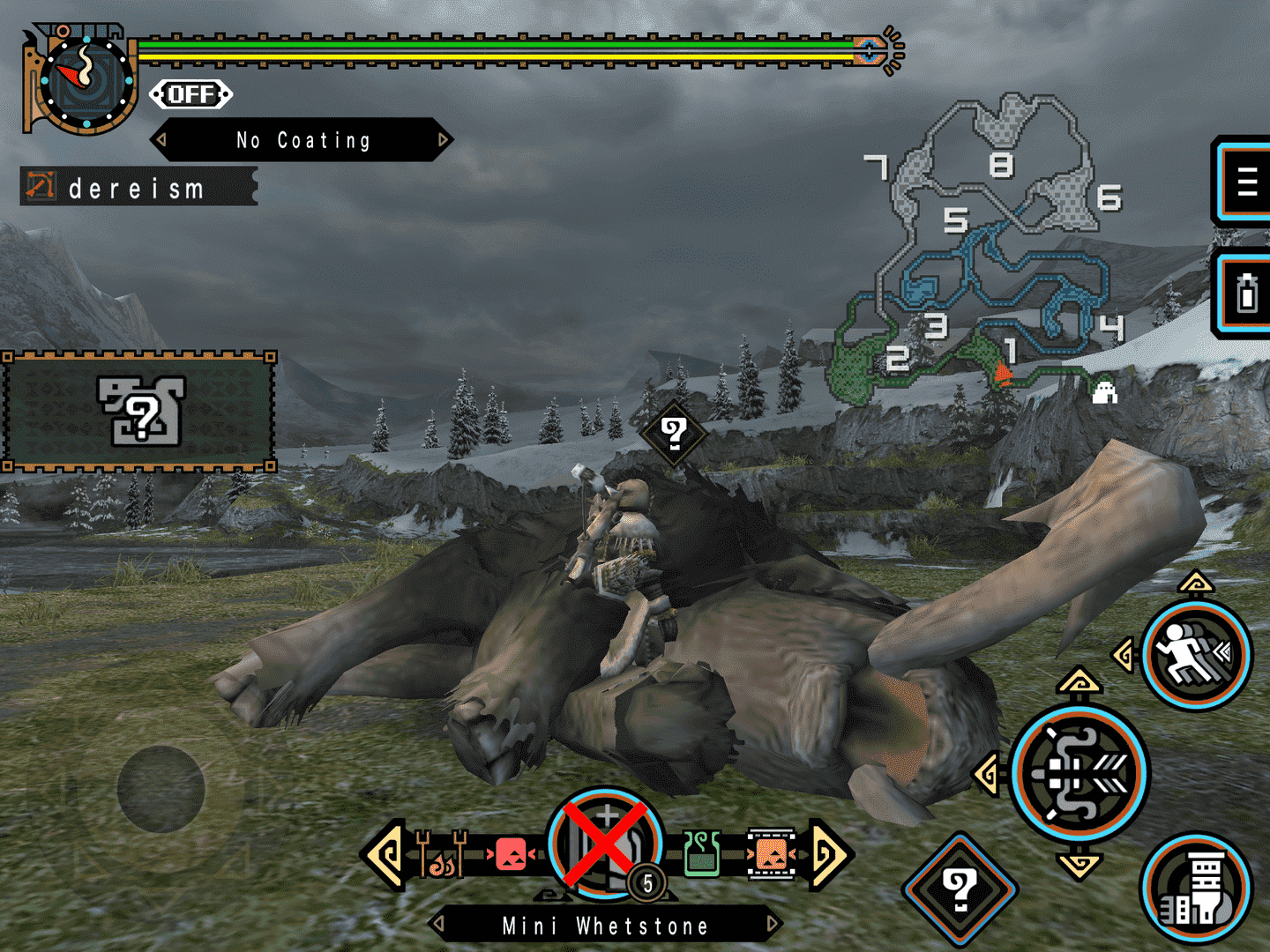The height and width of the screenshot is (952, 1270).
Task: Activate the fist kick button
Action: click(x=1195, y=889)
